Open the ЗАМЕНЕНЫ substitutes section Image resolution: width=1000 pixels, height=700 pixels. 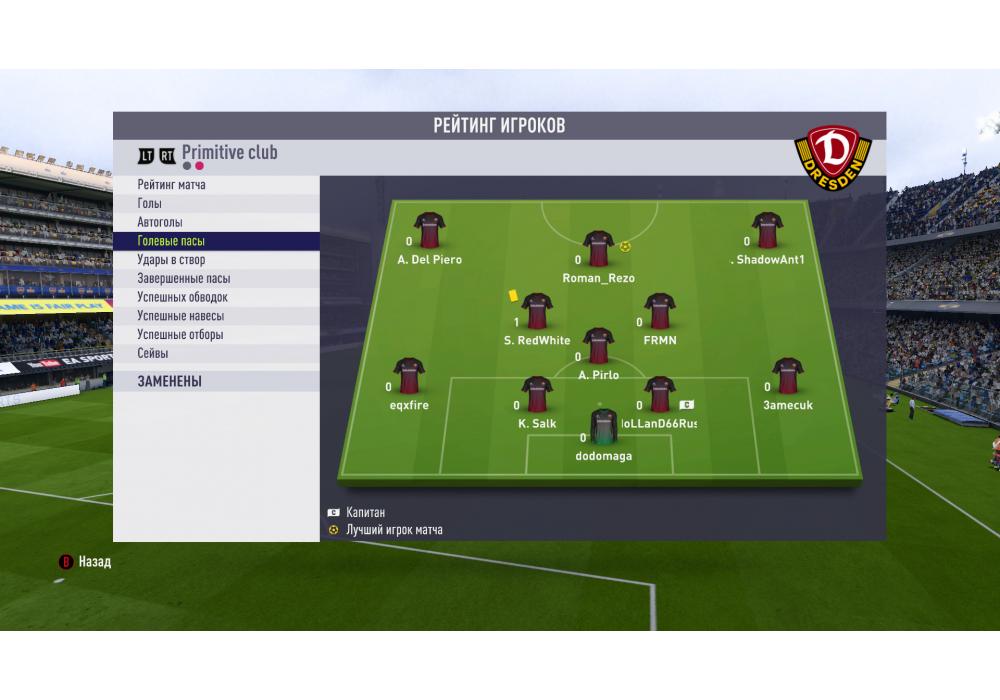(170, 381)
